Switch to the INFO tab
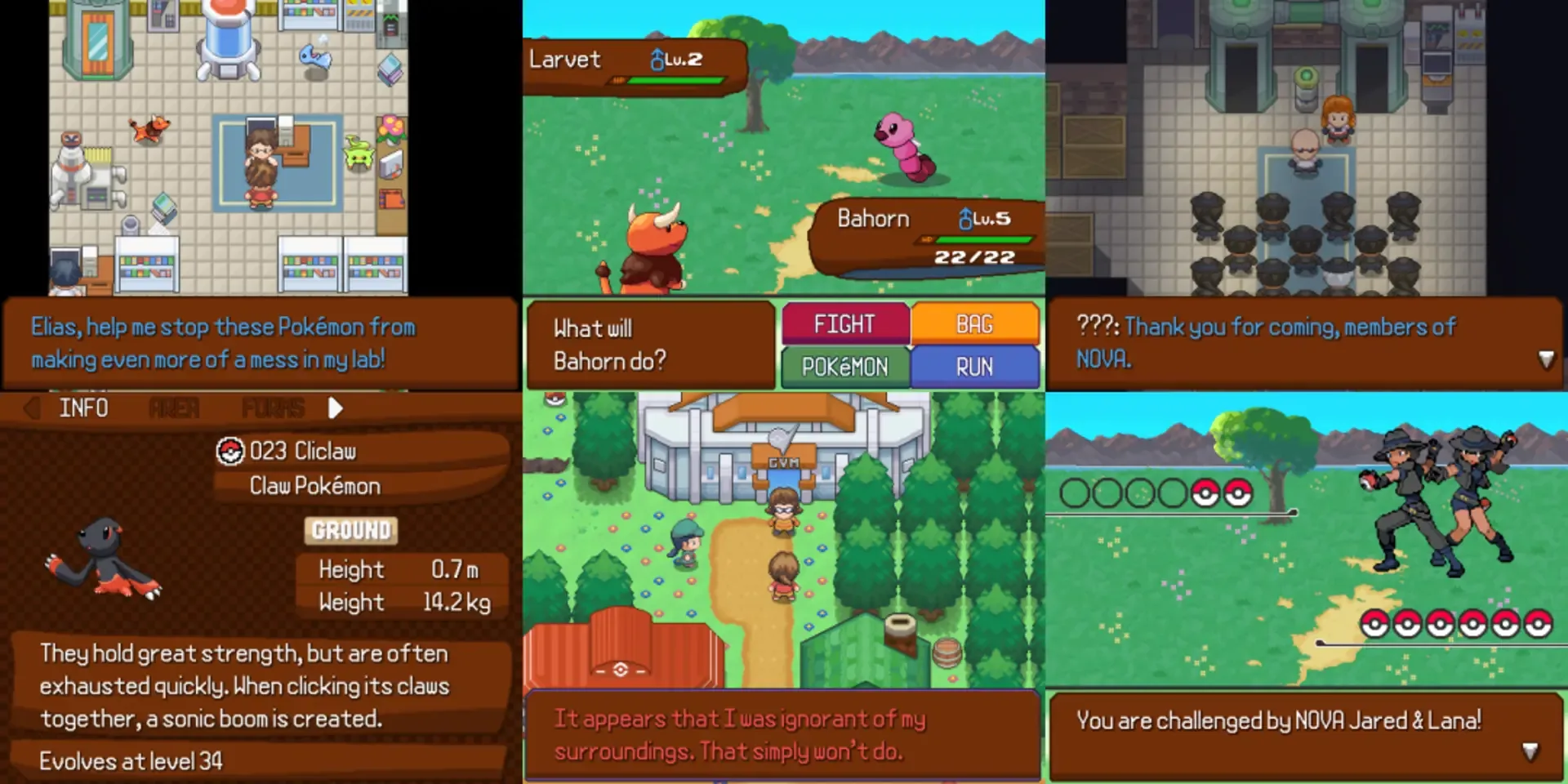 85,408
